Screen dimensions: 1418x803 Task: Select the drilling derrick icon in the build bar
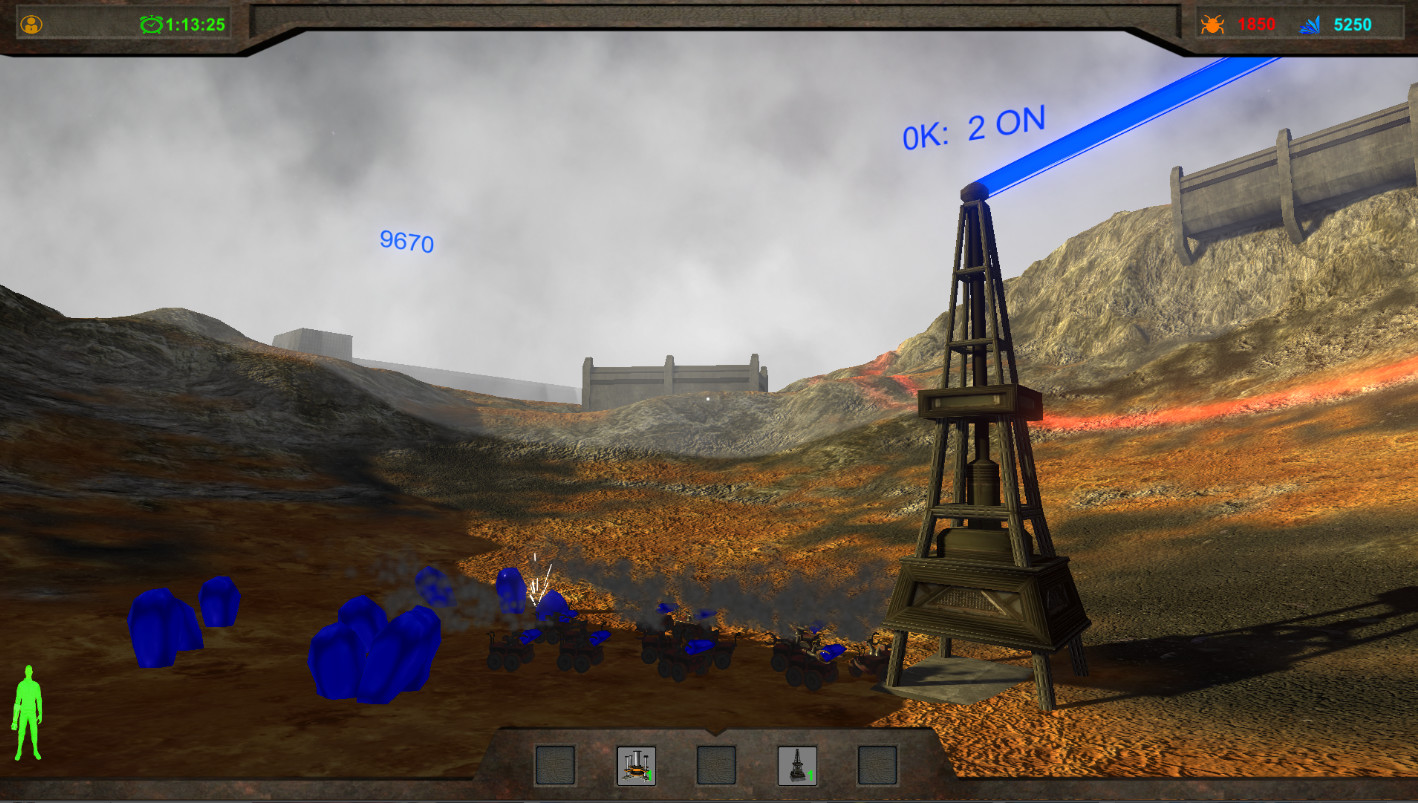pyautogui.click(x=798, y=766)
